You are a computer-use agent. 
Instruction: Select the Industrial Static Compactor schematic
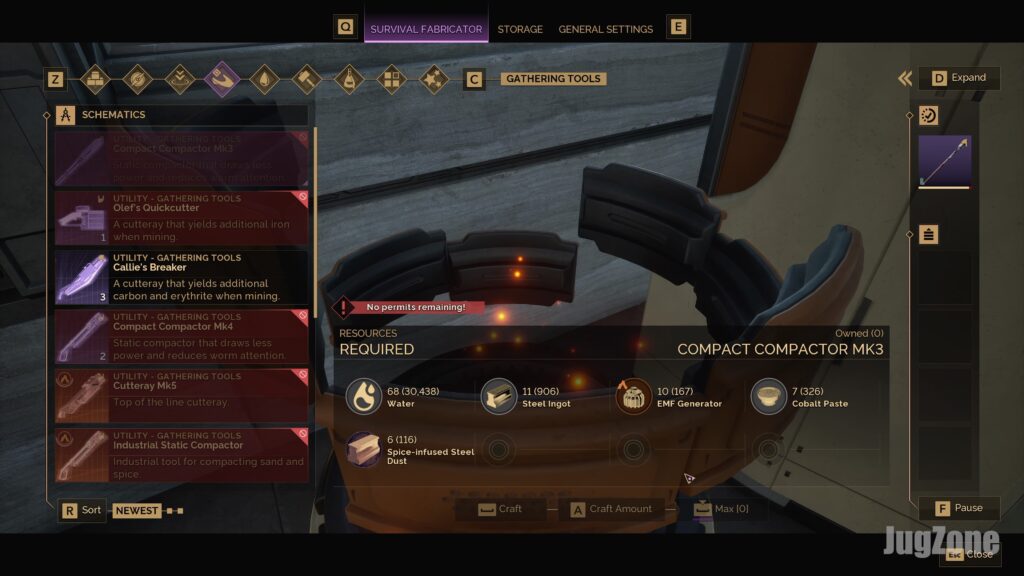point(181,453)
